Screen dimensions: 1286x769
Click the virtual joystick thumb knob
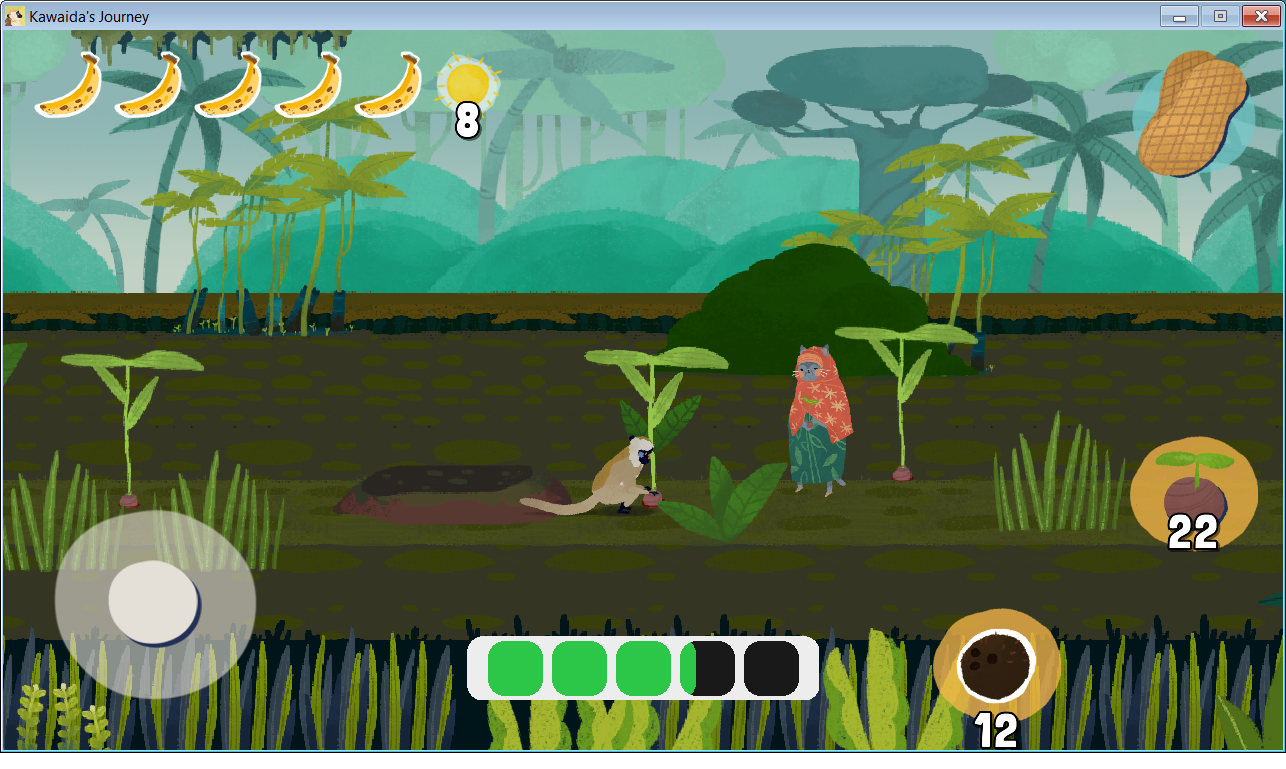coord(154,602)
